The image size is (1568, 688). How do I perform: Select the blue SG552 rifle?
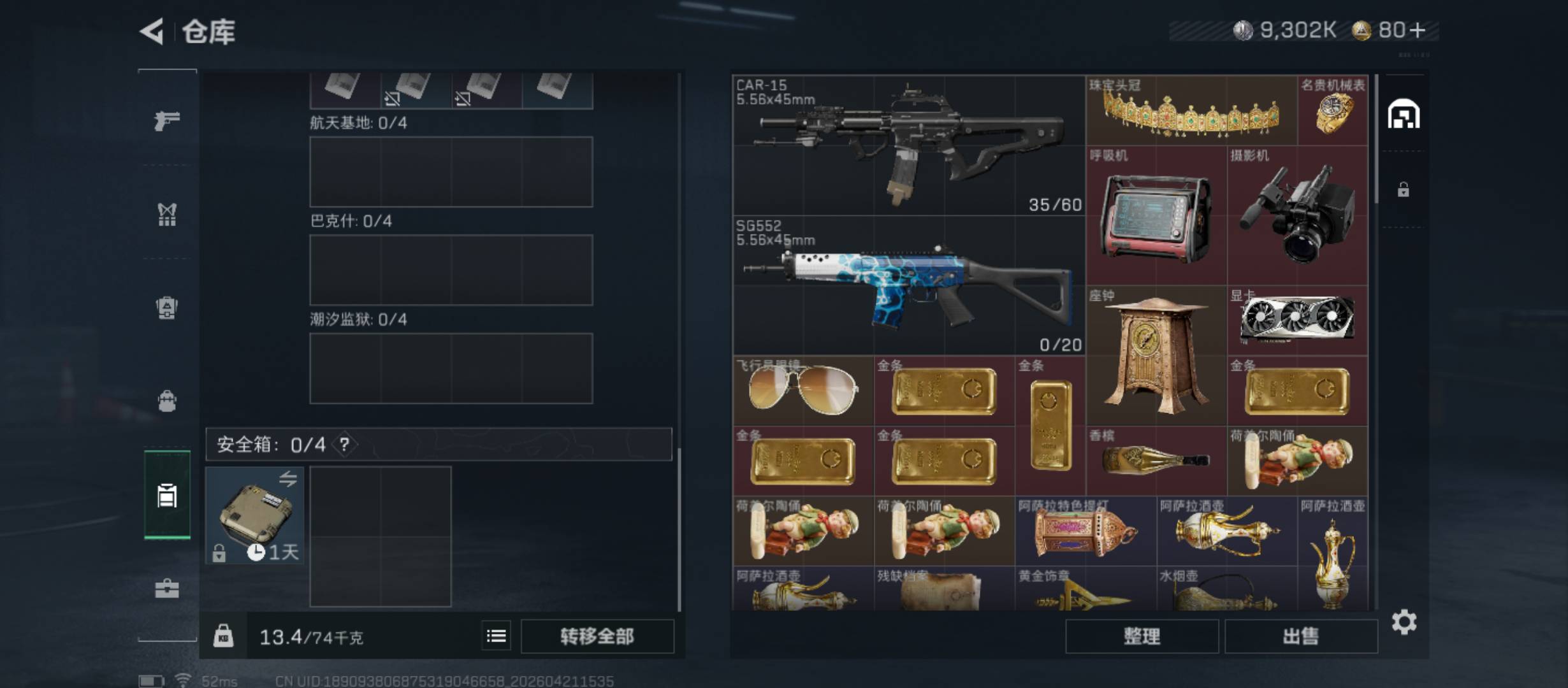point(909,286)
